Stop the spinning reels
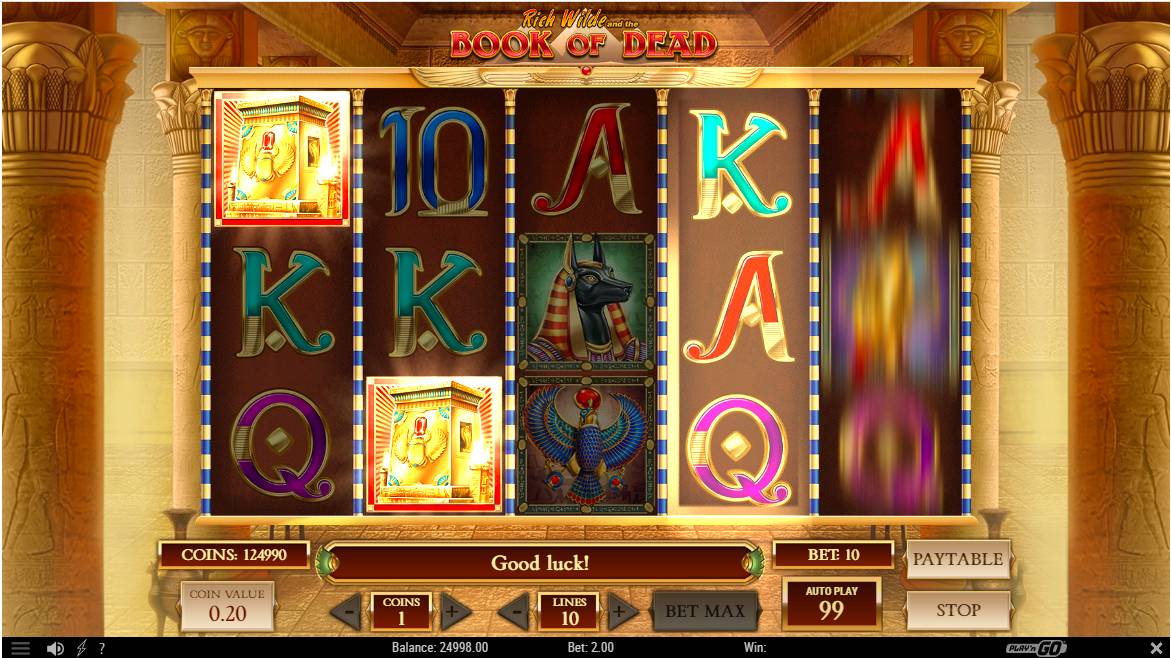The height and width of the screenshot is (658, 1171). pyautogui.click(x=957, y=610)
